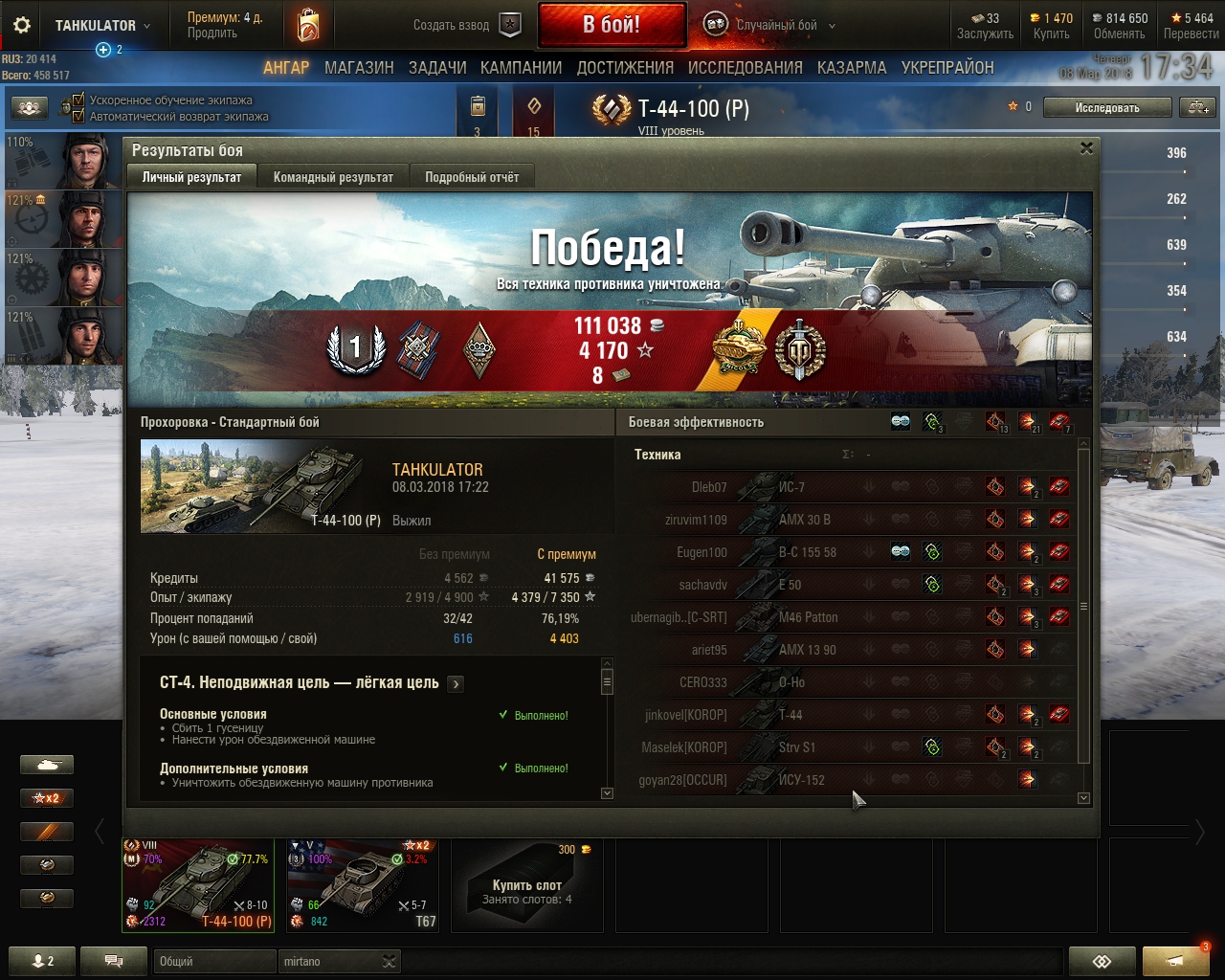Open the settings gear menu
The height and width of the screenshot is (980, 1225).
(21, 26)
